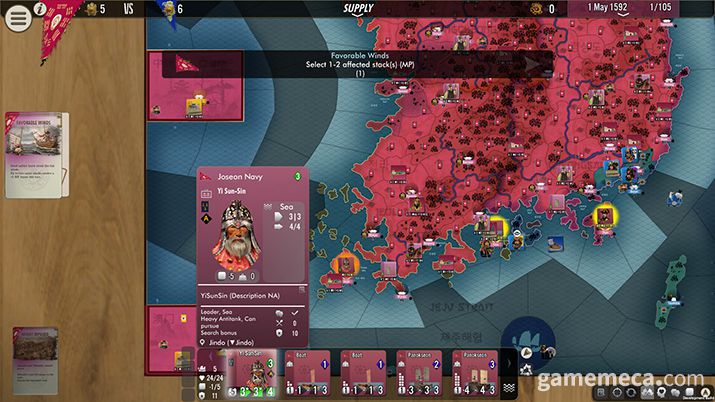Screen dimensions: 715x402
Task: Pick the first Panokseon ship card
Action: coord(421,375)
